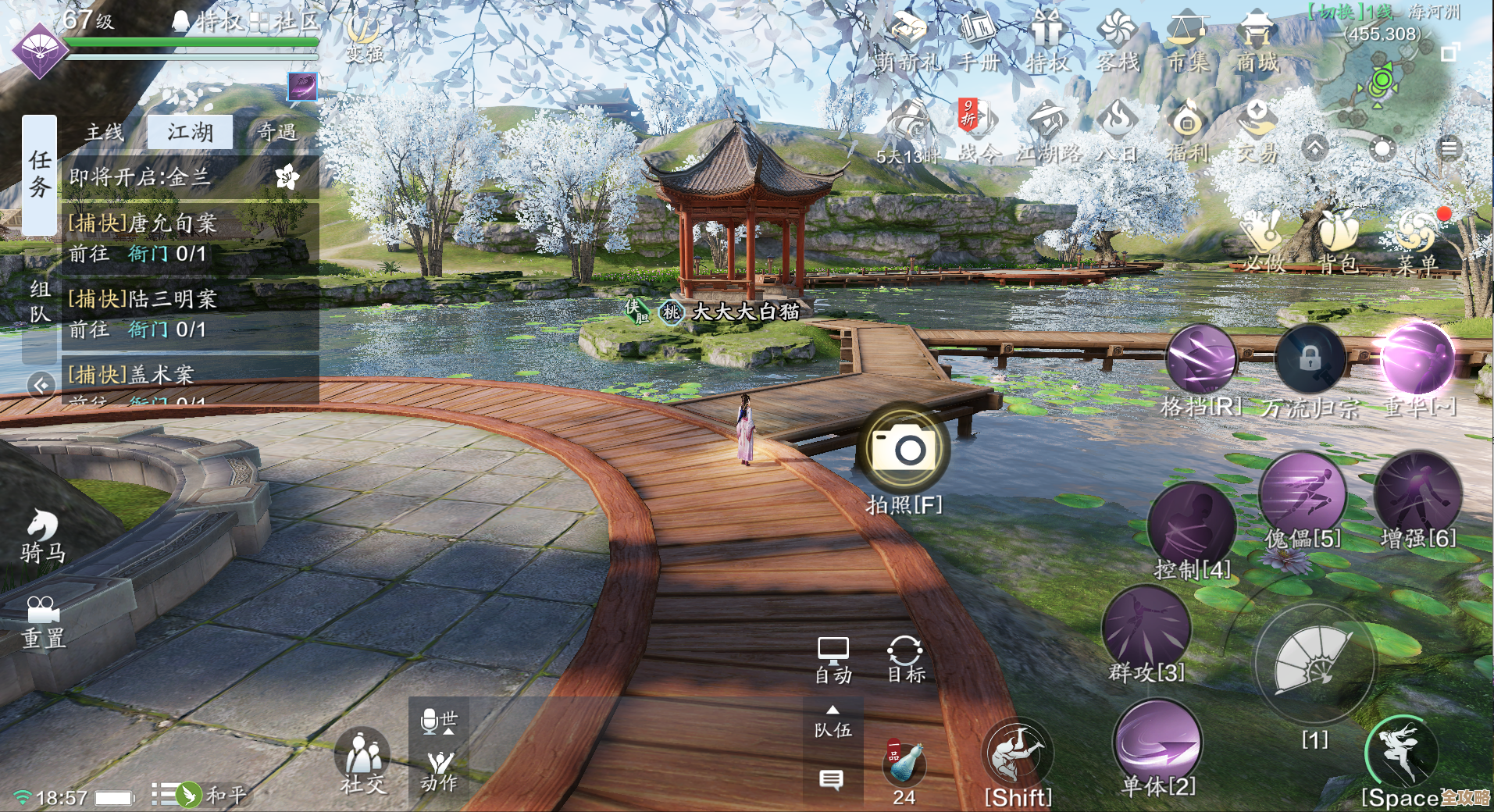Image resolution: width=1494 pixels, height=812 pixels.
Task: Switch to the 主线 quest tab
Action: click(x=104, y=132)
